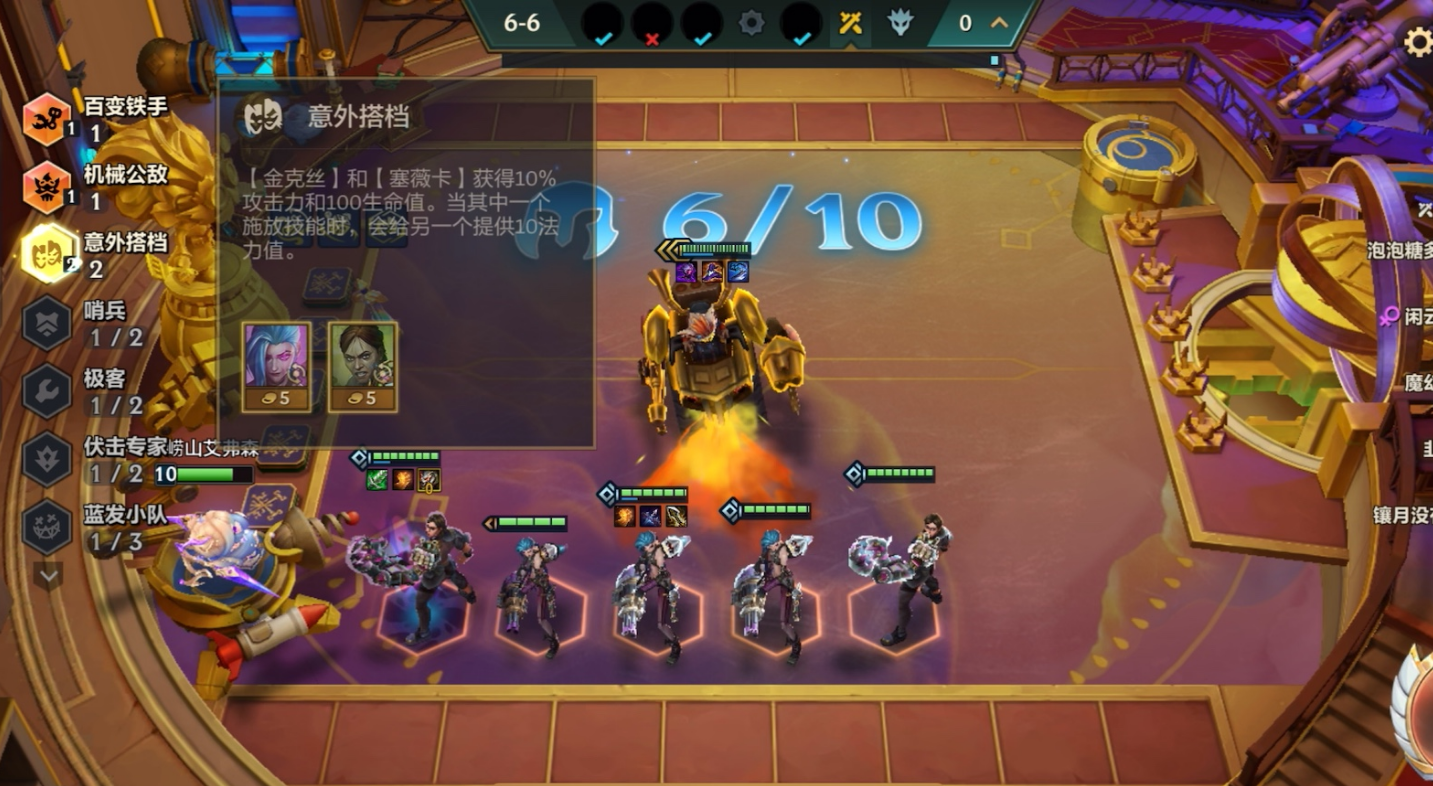The height and width of the screenshot is (786, 1433).
Task: Open the 伏击专家 trait entry
Action: tap(47, 459)
